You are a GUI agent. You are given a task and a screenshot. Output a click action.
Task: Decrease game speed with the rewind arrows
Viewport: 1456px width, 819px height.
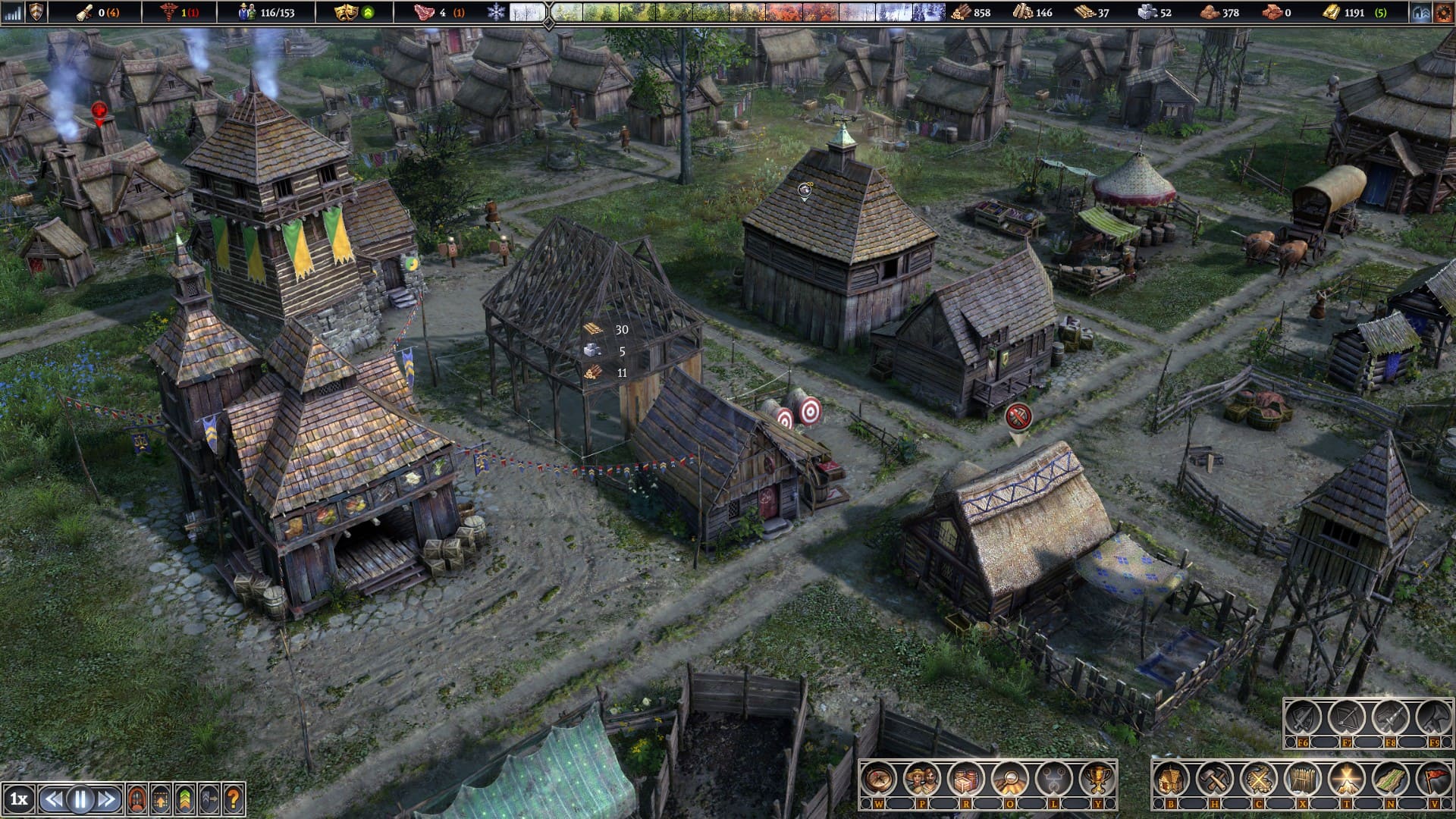[x=54, y=799]
